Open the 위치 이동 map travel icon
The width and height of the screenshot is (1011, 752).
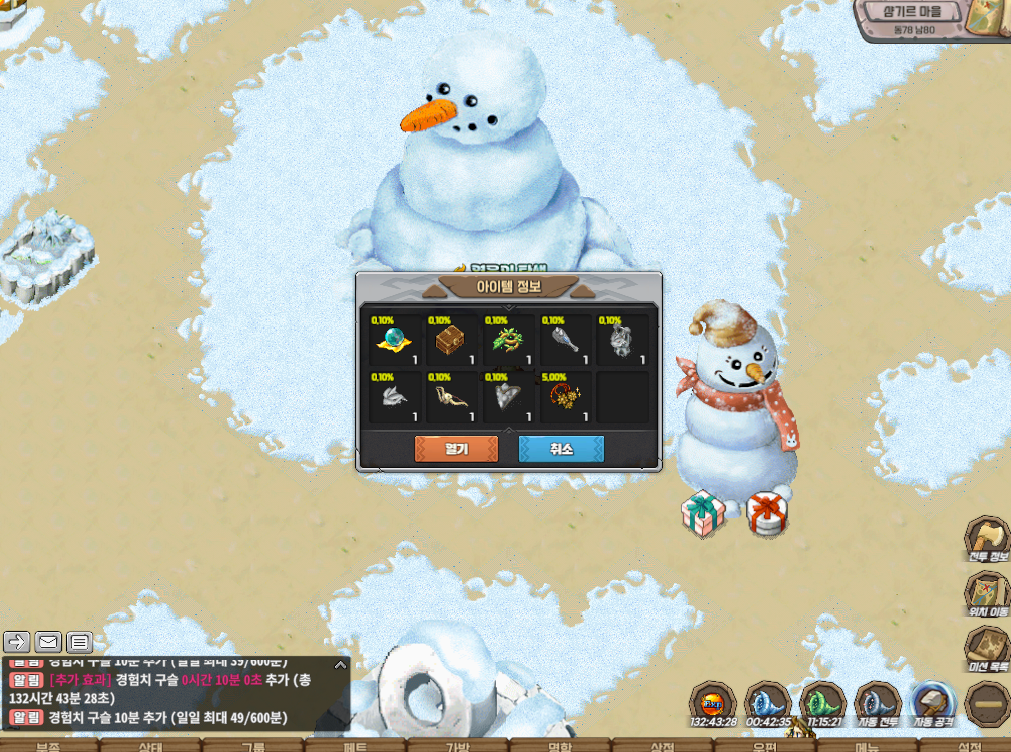tap(987, 594)
